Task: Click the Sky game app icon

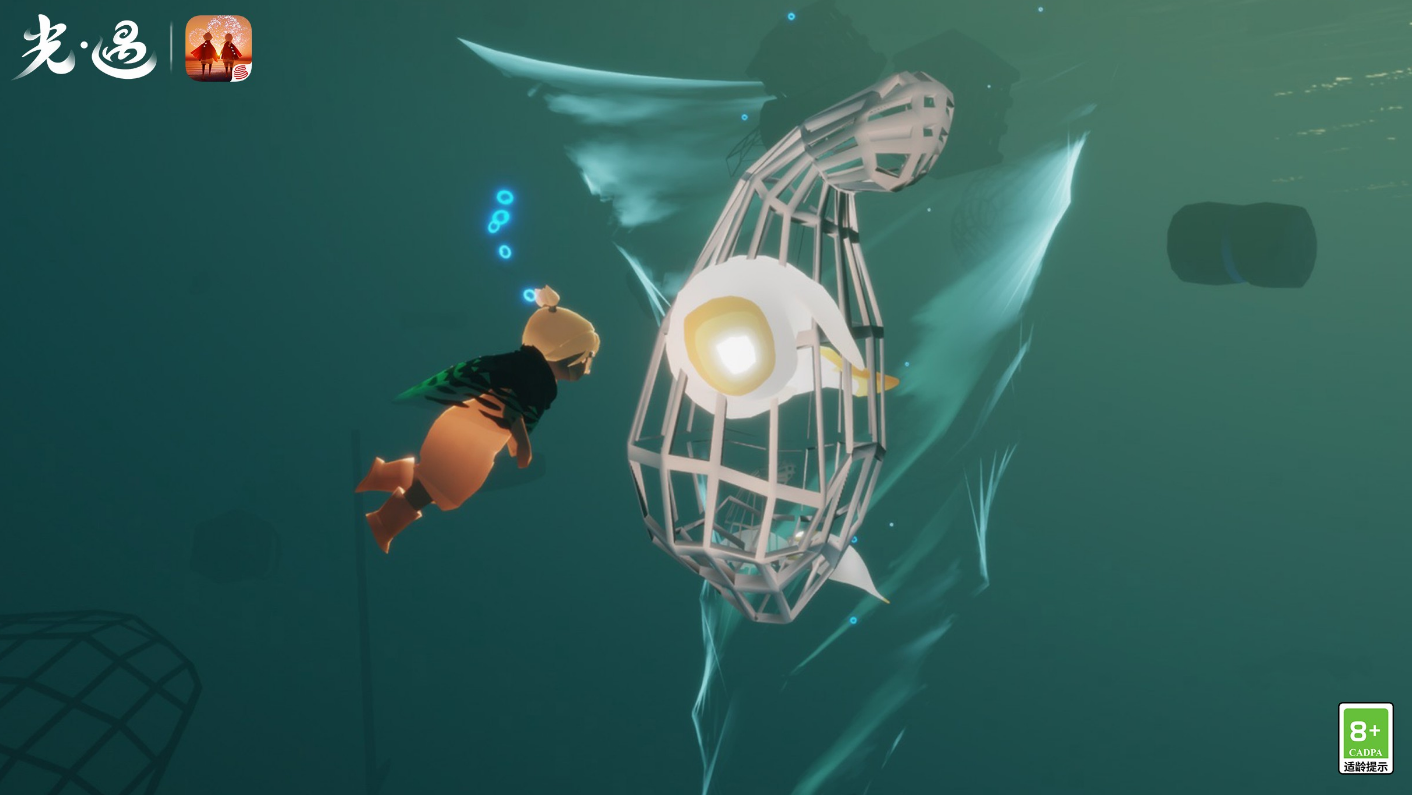Action: coord(218,48)
